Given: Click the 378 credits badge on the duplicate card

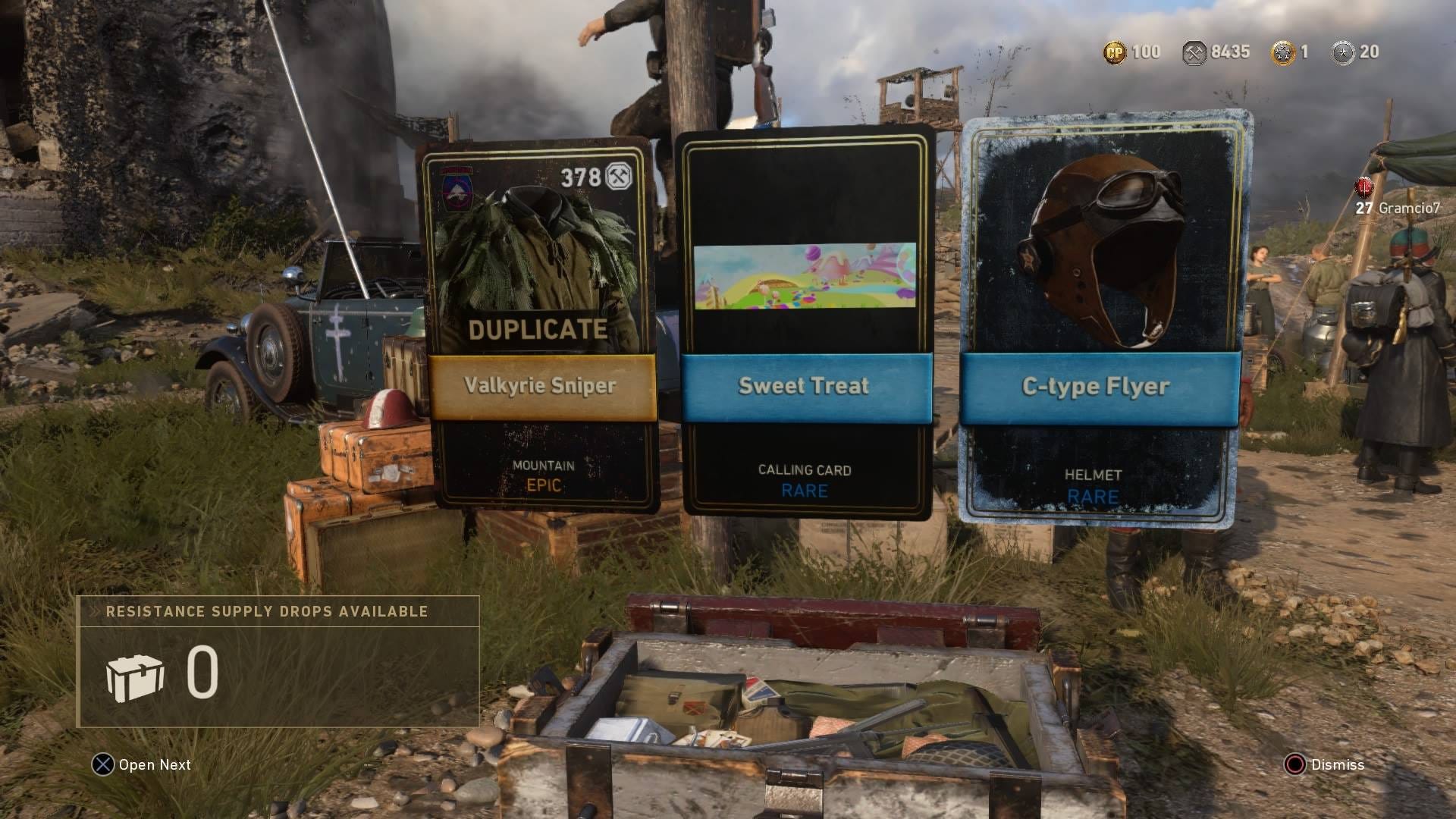Looking at the screenshot, I should pos(592,177).
